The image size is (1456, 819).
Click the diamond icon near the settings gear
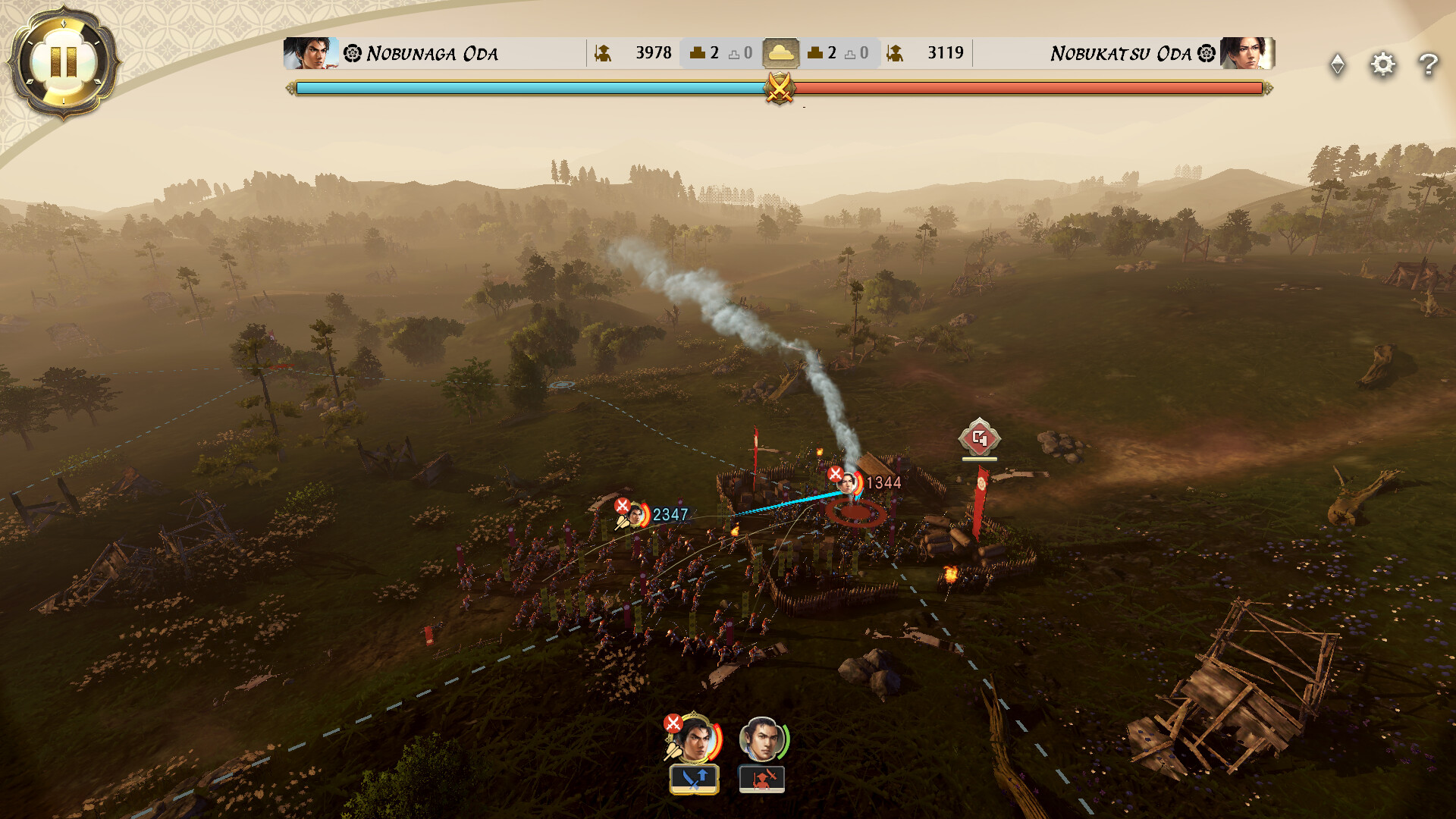point(1337,65)
